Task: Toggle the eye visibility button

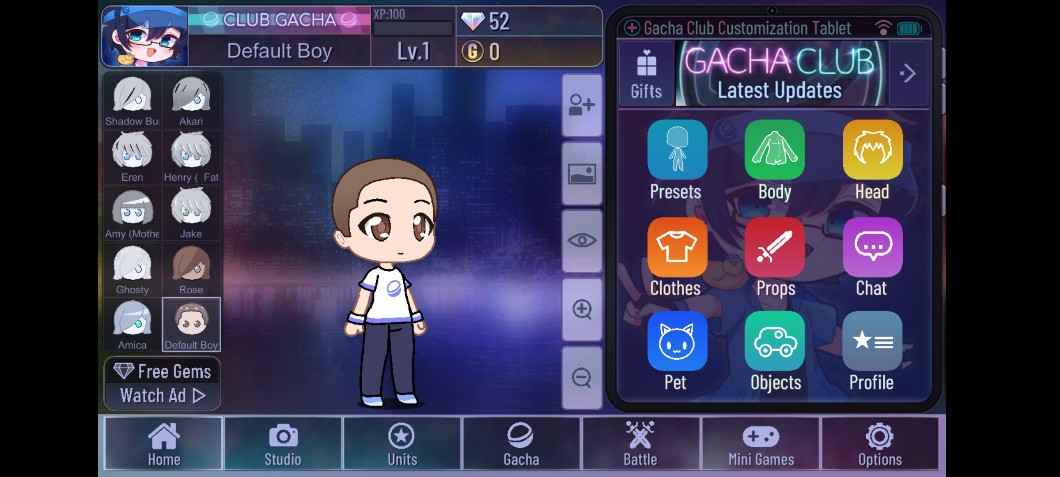Action: pyautogui.click(x=582, y=240)
